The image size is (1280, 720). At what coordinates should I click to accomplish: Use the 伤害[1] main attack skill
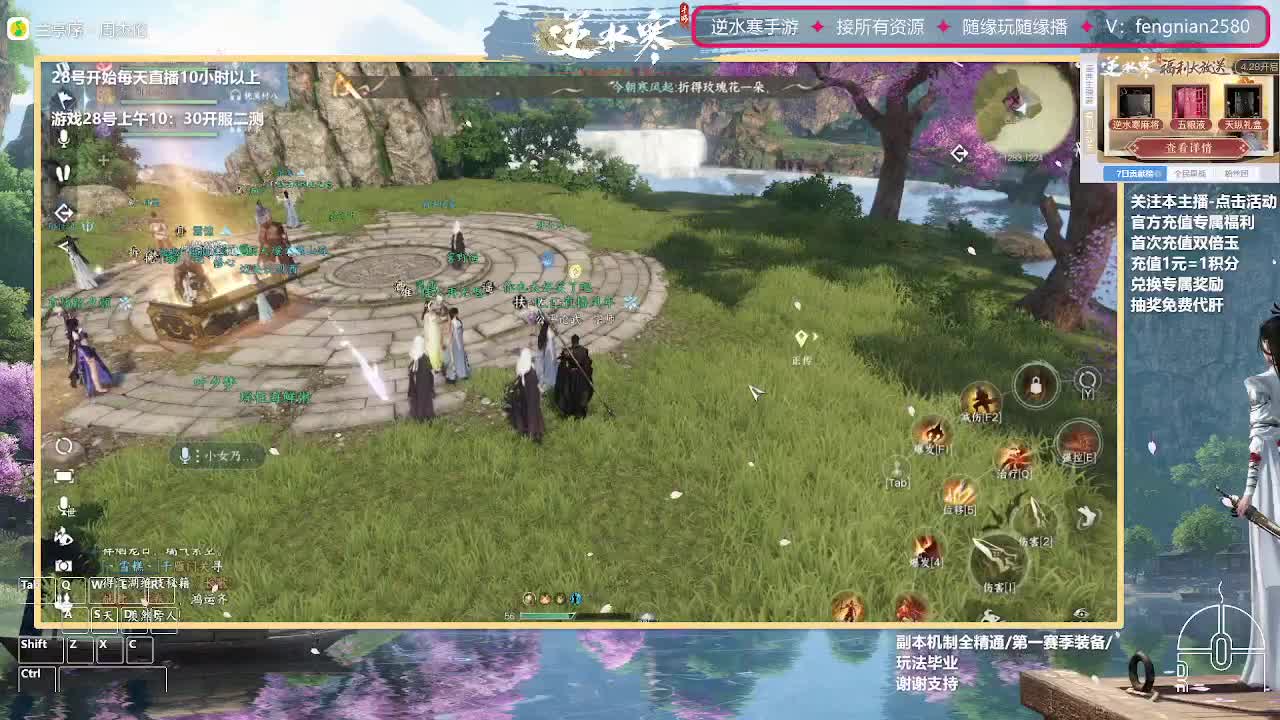[x=998, y=557]
